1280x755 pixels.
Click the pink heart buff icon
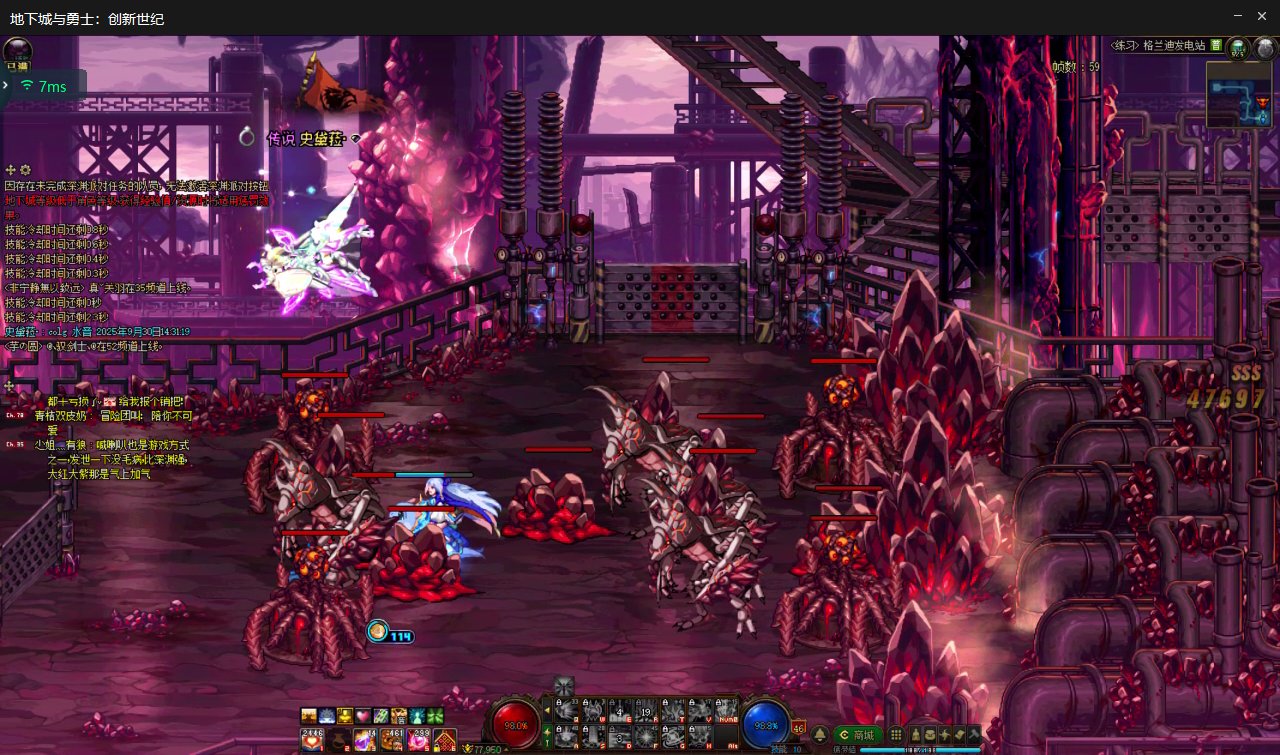point(363,716)
